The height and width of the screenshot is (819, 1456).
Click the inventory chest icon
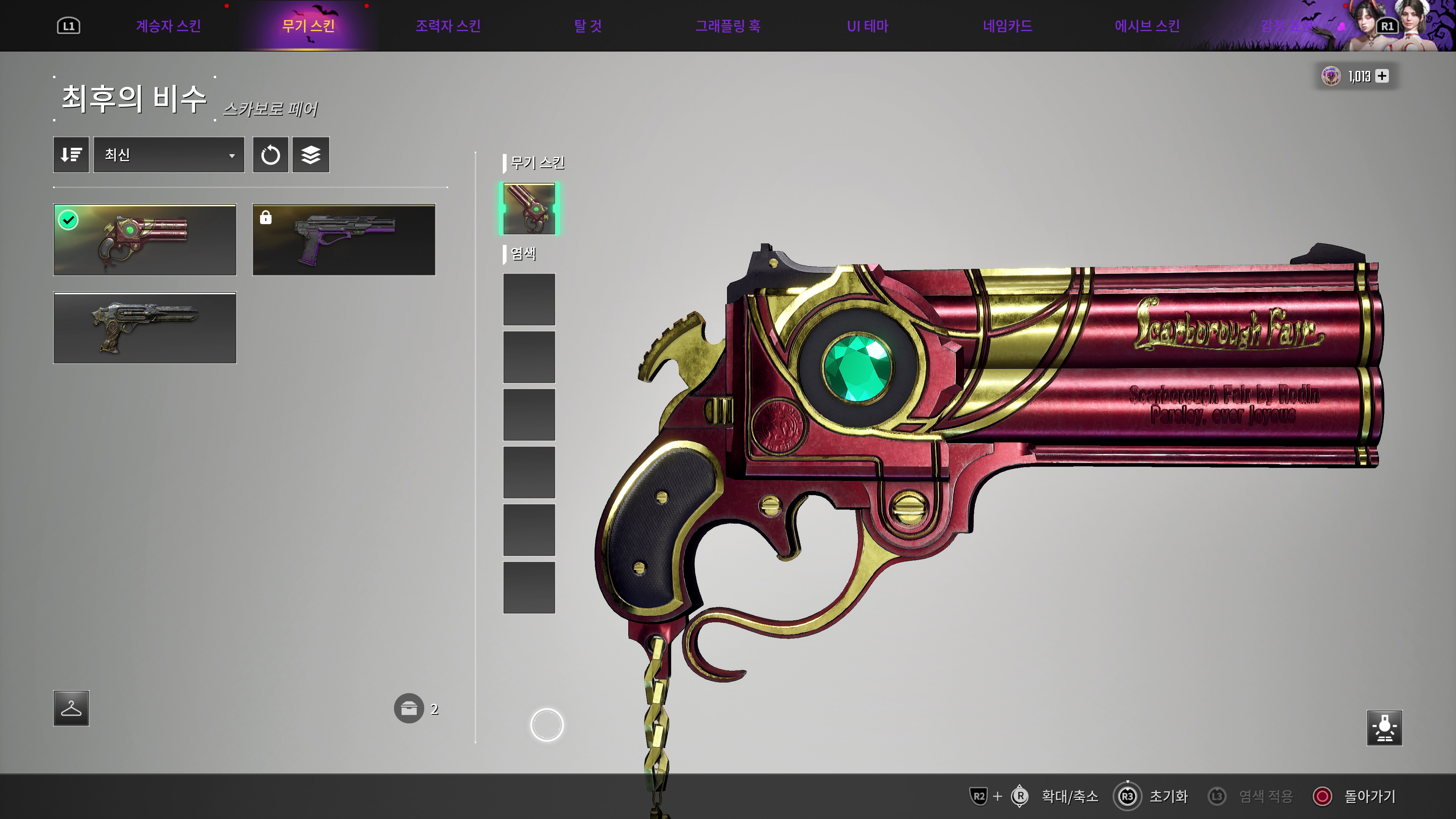point(409,708)
